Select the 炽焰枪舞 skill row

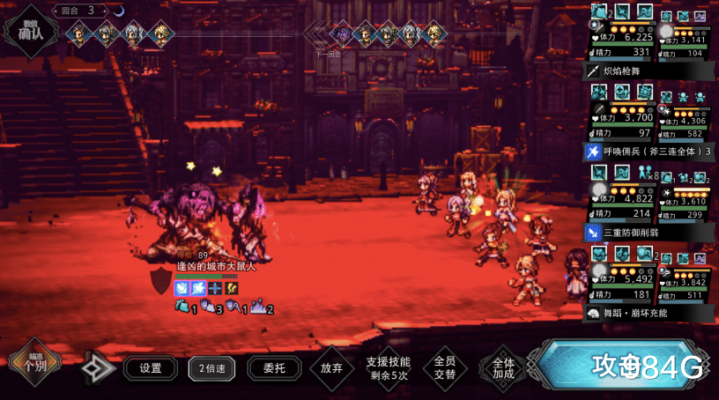pos(650,72)
